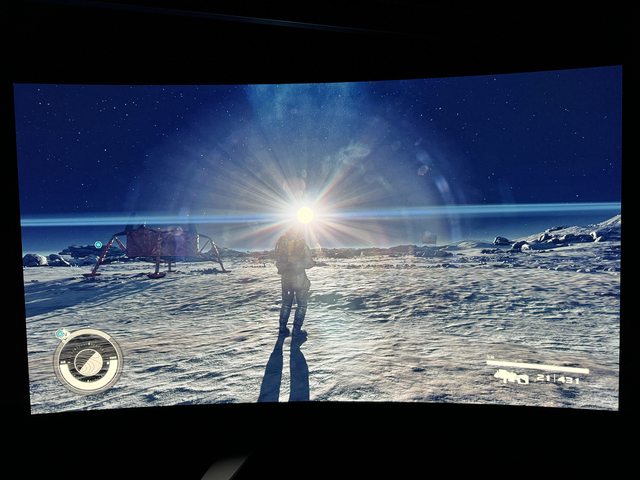Click the small marker above the compass

[x=62, y=334]
